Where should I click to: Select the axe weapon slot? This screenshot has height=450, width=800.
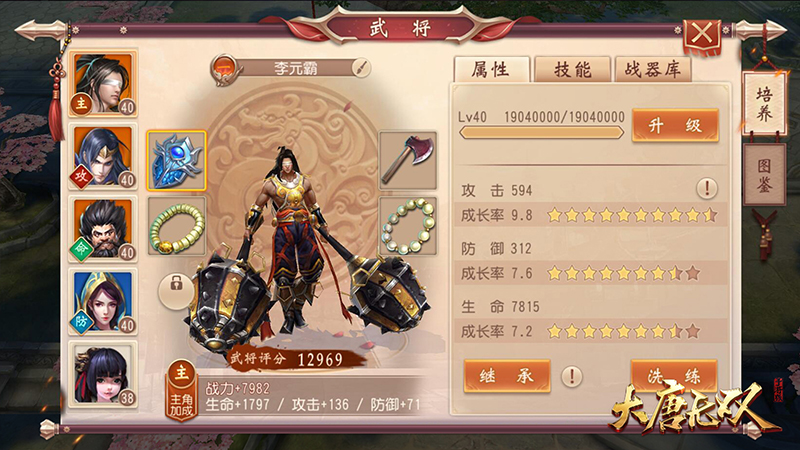coord(407,160)
